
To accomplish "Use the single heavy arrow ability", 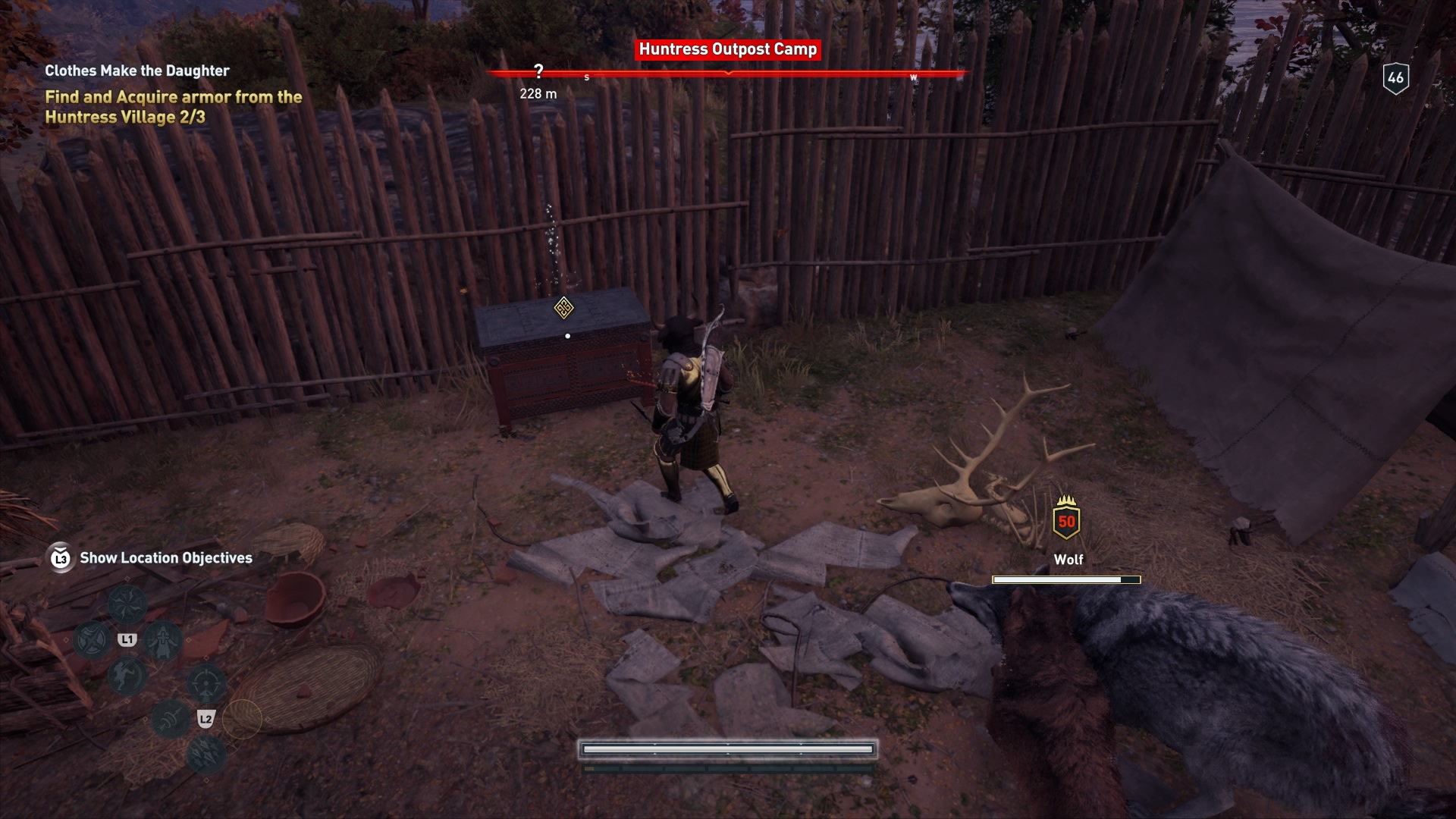I will pos(171,718).
